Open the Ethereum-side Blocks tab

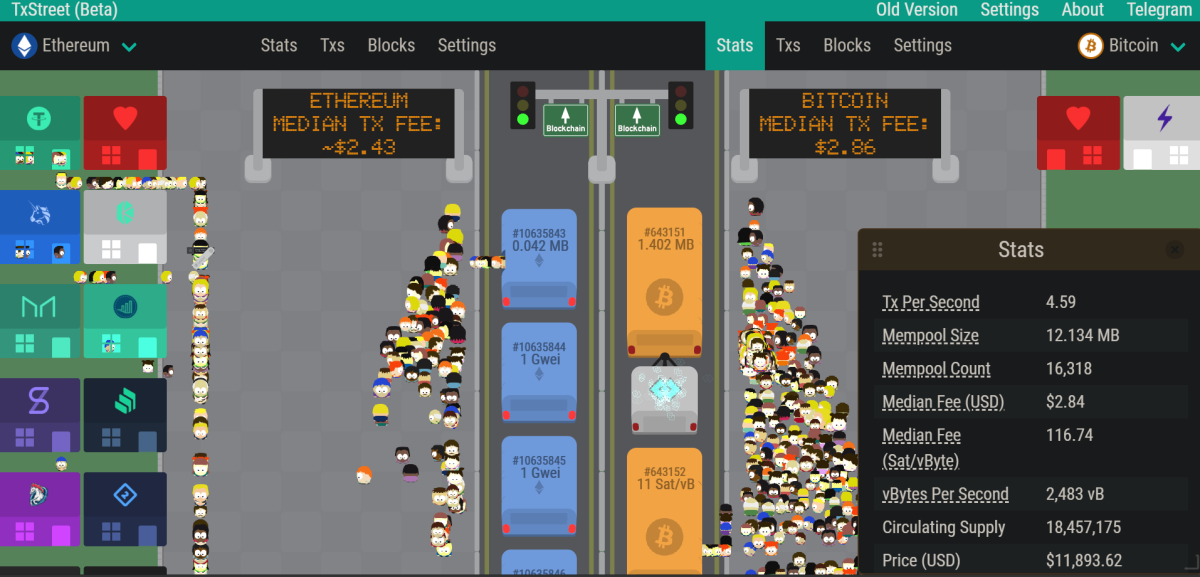(x=391, y=46)
